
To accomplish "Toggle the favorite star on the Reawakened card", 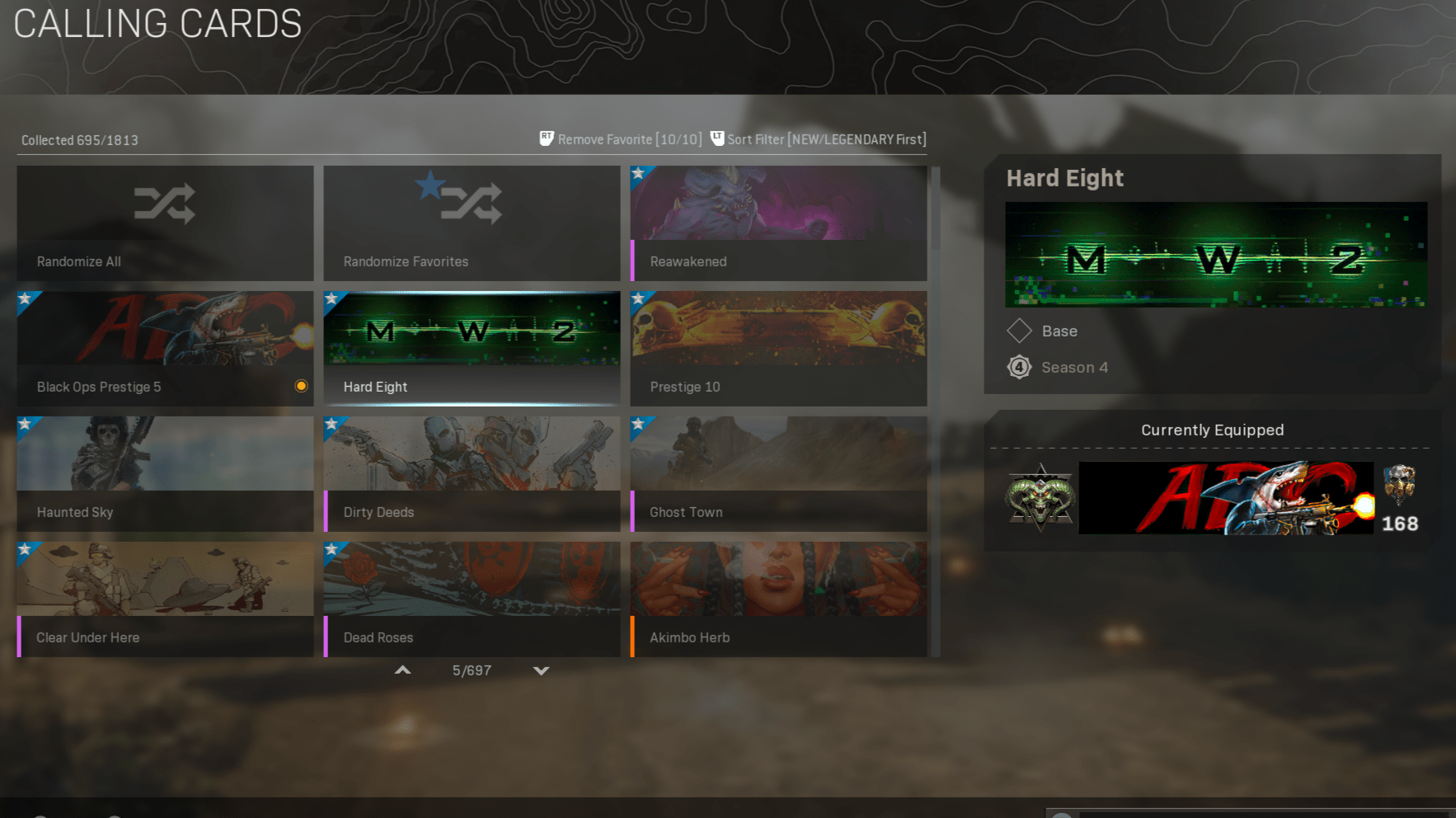I will [639, 174].
